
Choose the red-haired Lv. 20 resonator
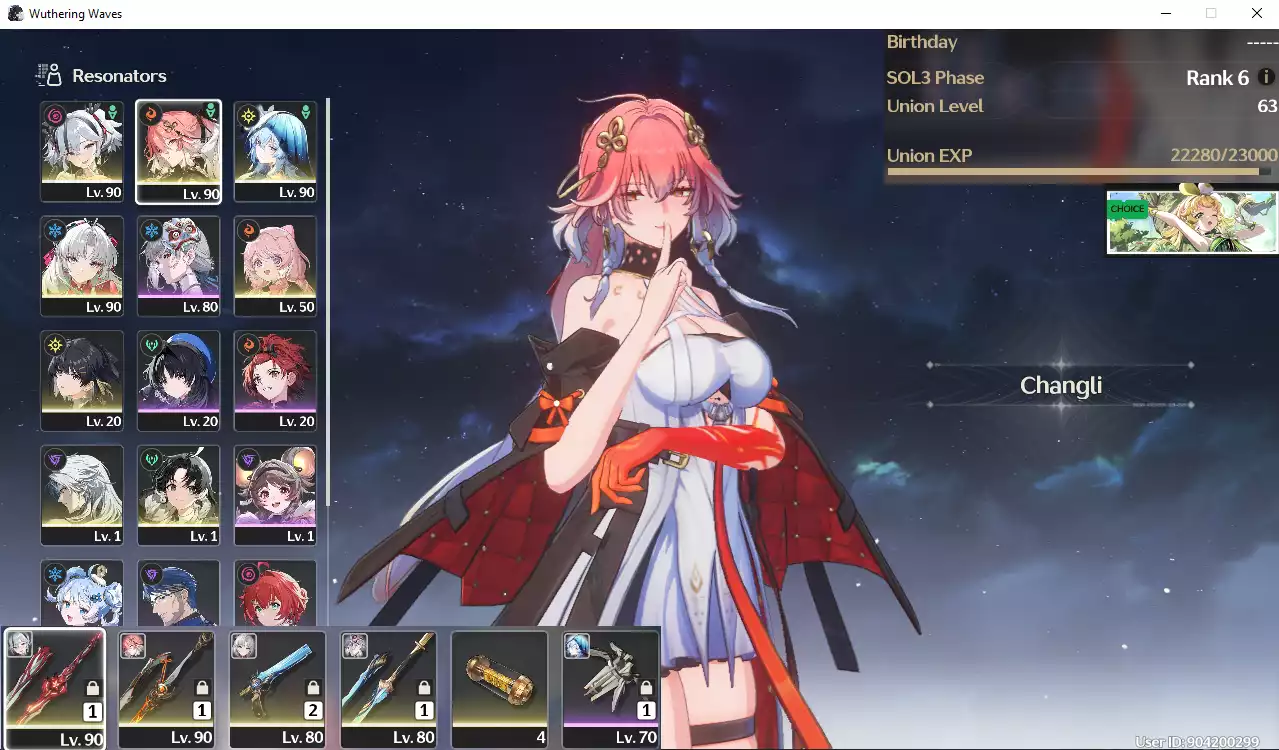pyautogui.click(x=275, y=380)
